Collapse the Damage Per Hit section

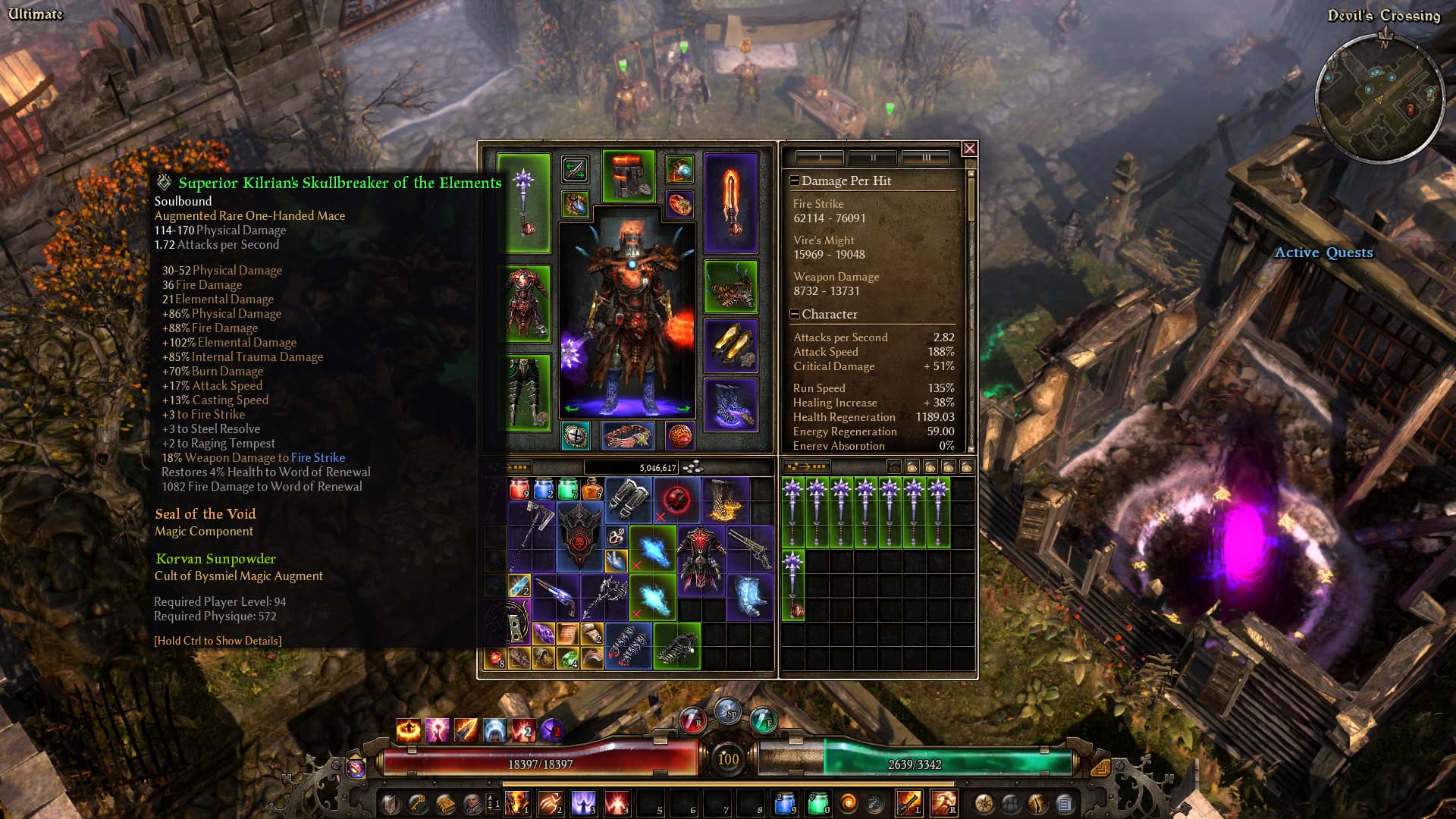pos(794,180)
